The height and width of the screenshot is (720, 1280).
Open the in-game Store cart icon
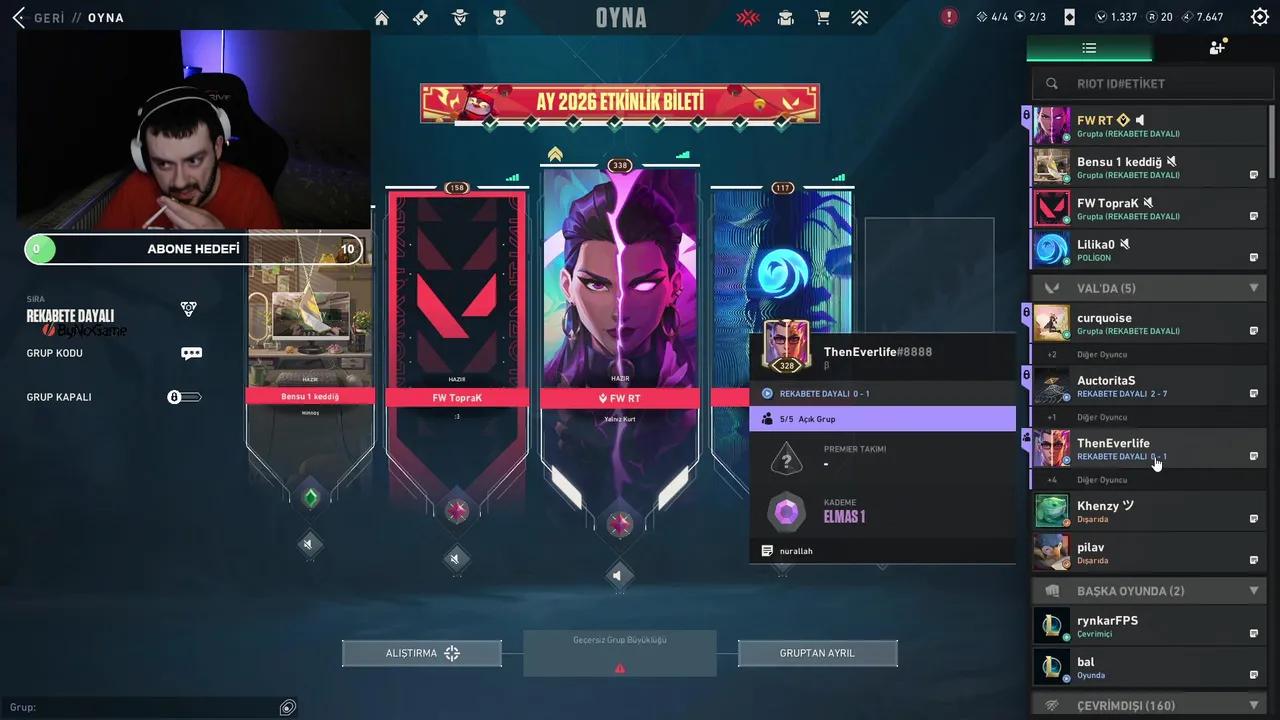tap(822, 17)
